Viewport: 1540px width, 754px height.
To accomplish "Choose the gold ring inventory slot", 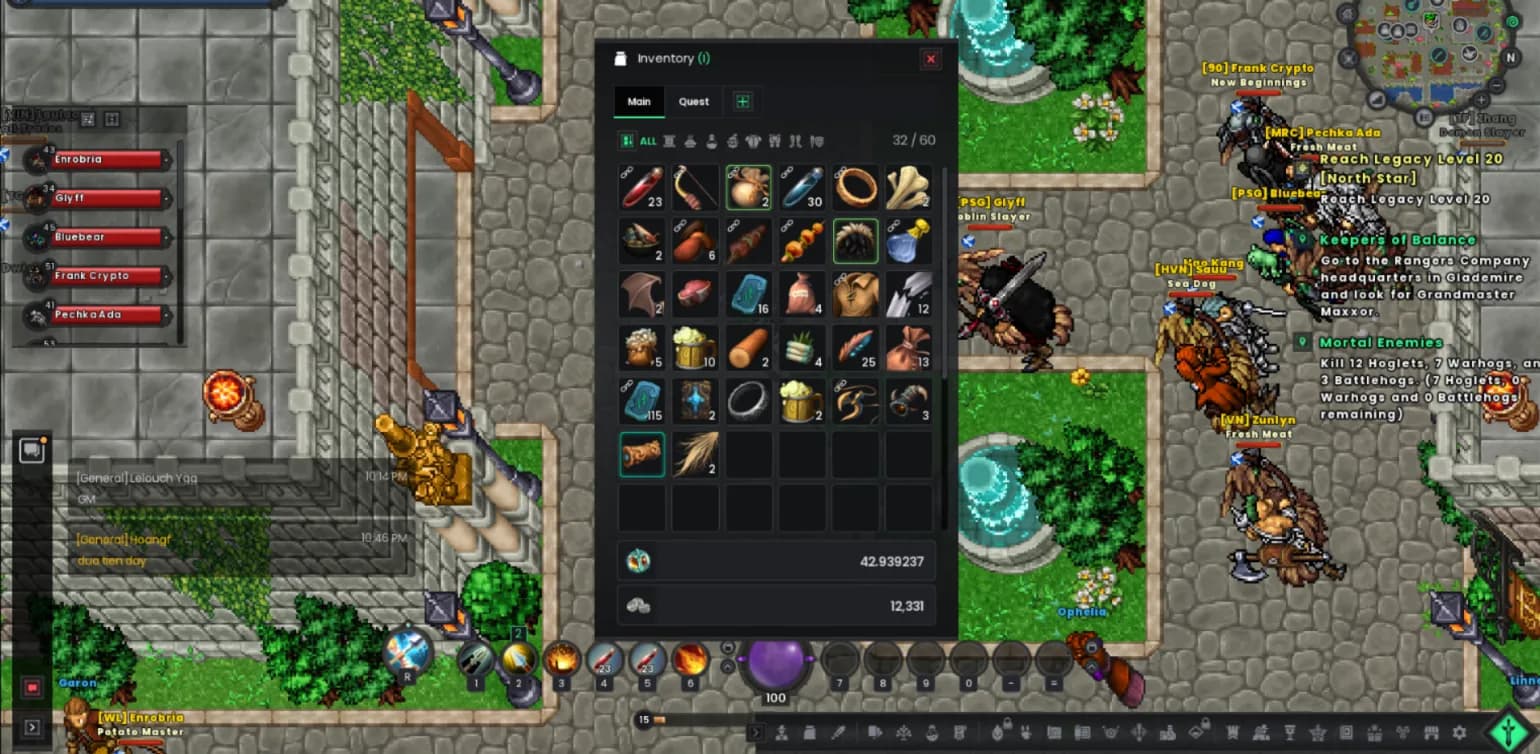I will click(856, 188).
